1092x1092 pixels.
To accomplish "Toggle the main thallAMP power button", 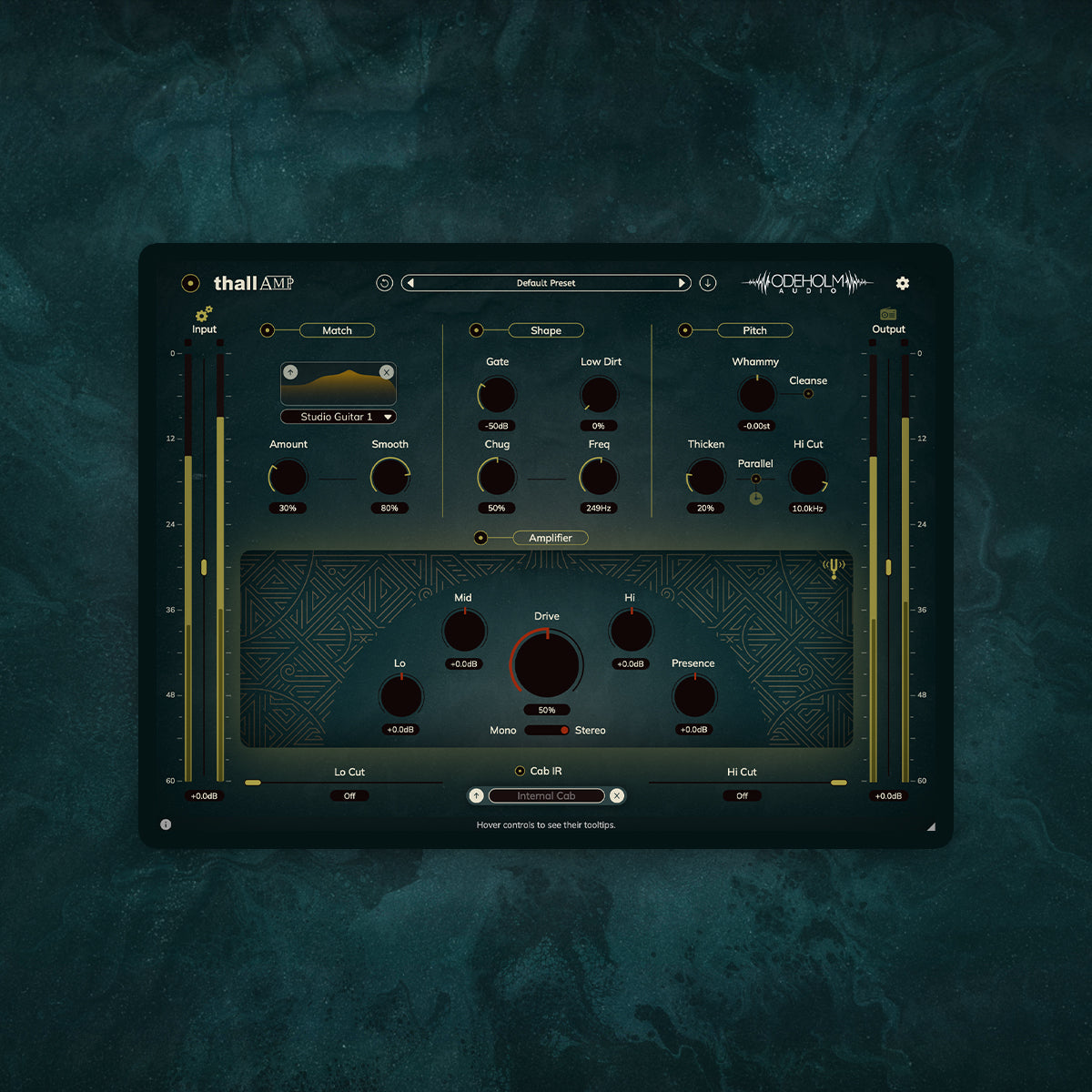I will pyautogui.click(x=190, y=283).
